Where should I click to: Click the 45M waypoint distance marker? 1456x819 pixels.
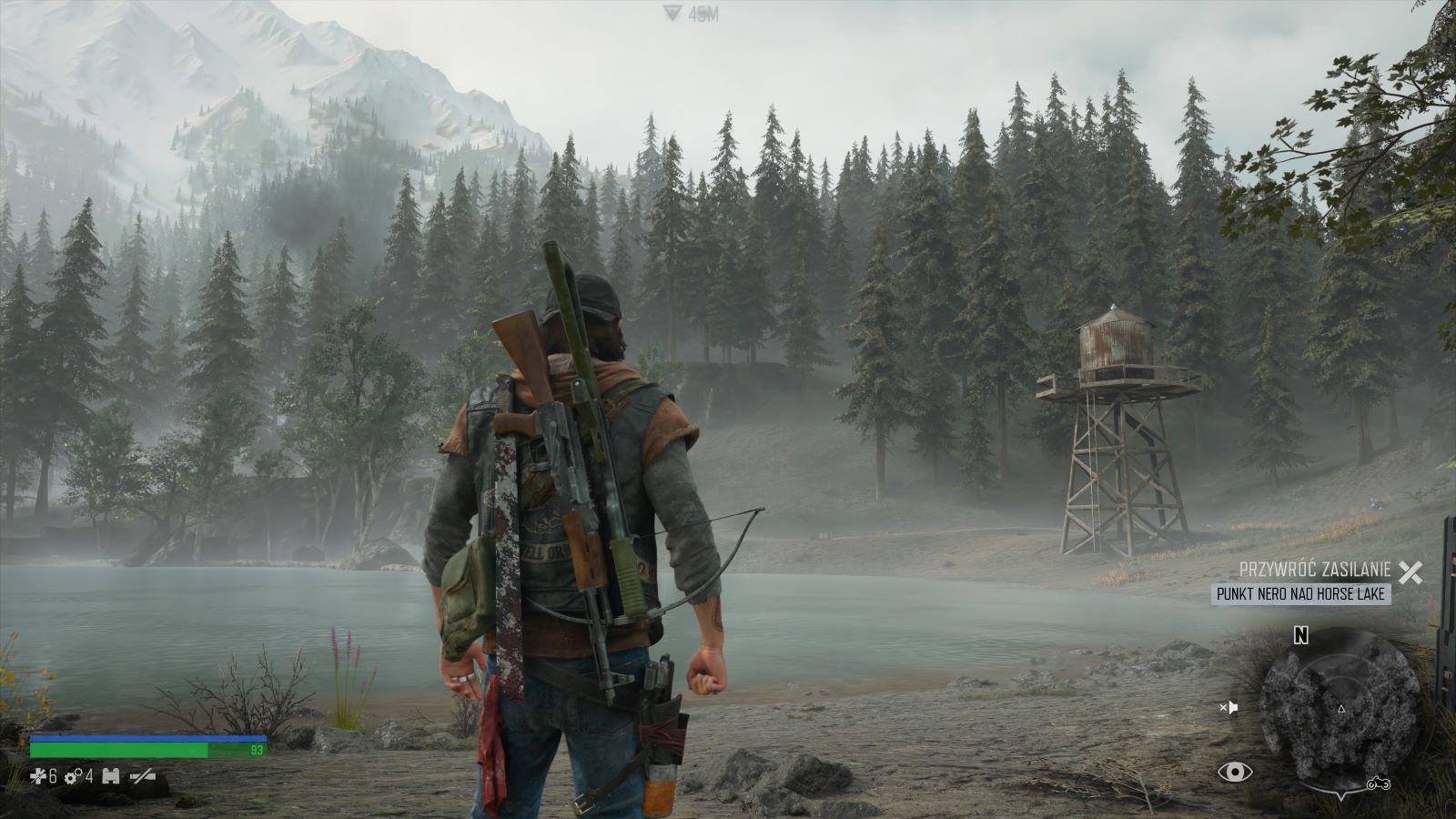(x=691, y=14)
